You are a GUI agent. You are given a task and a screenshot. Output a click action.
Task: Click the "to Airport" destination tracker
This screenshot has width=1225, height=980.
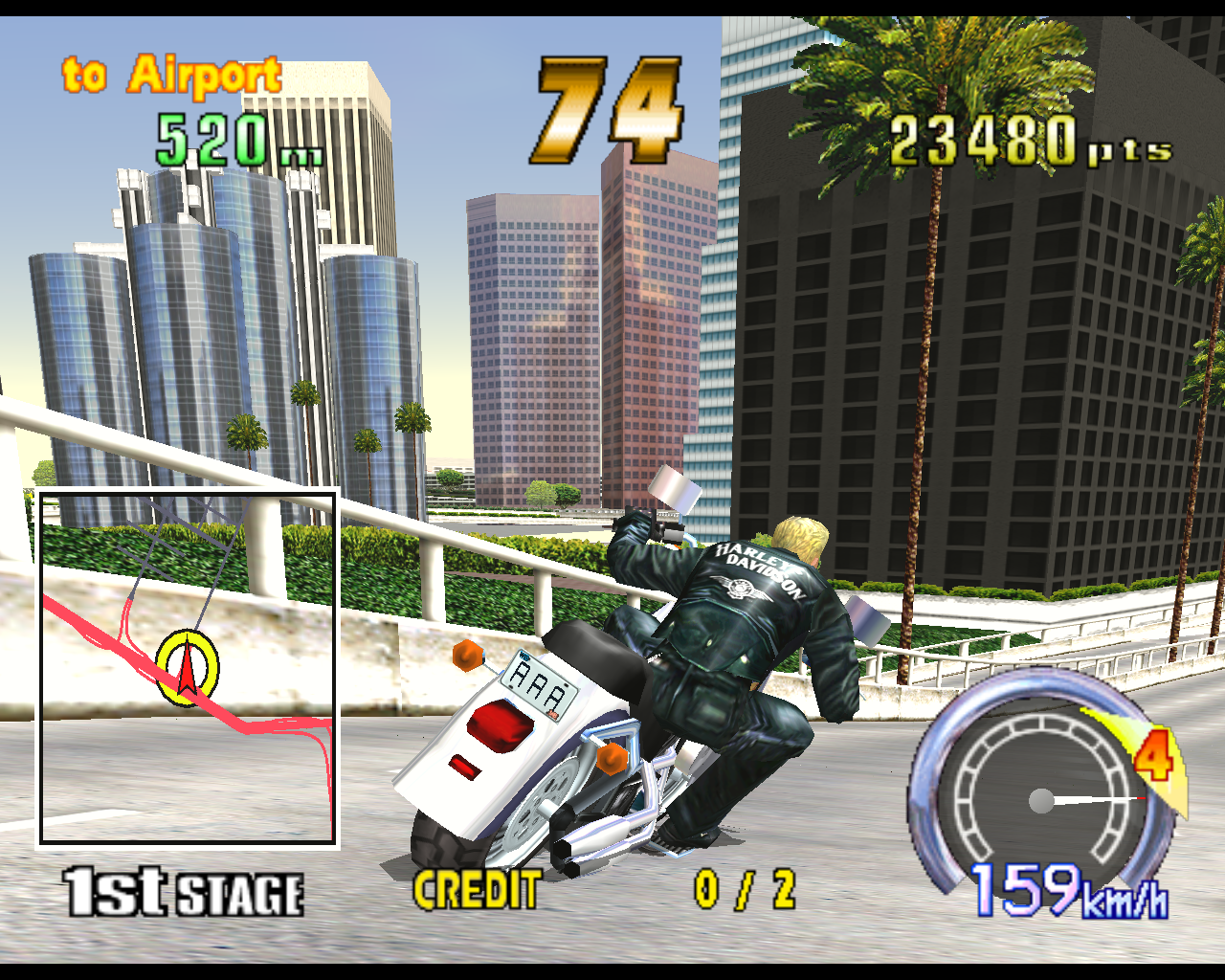pos(172,76)
